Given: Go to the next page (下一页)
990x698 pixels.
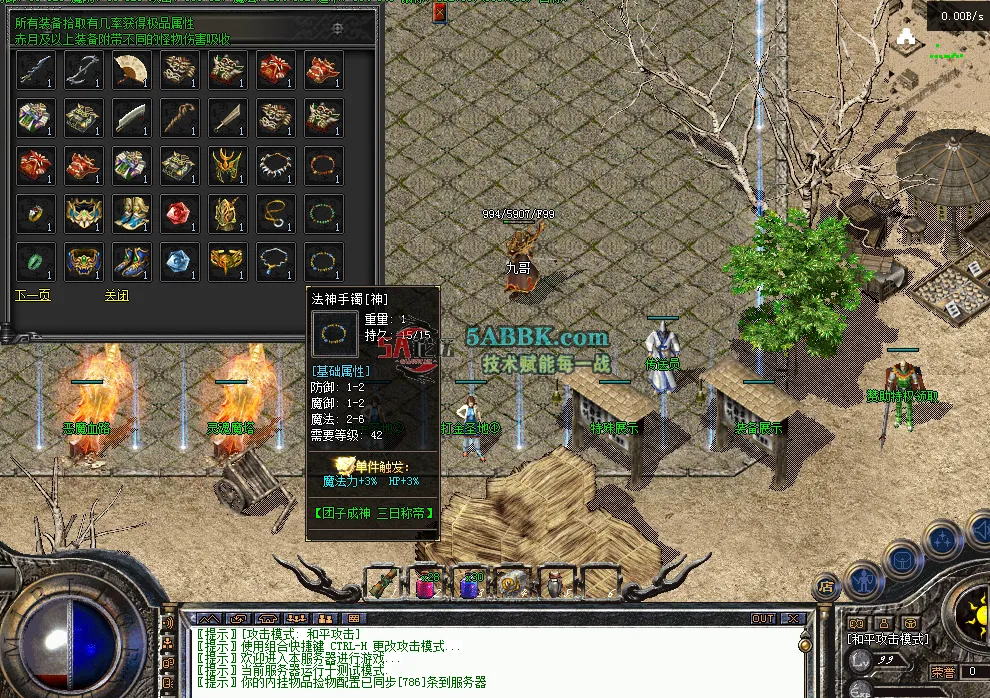Looking at the screenshot, I should (x=33, y=296).
